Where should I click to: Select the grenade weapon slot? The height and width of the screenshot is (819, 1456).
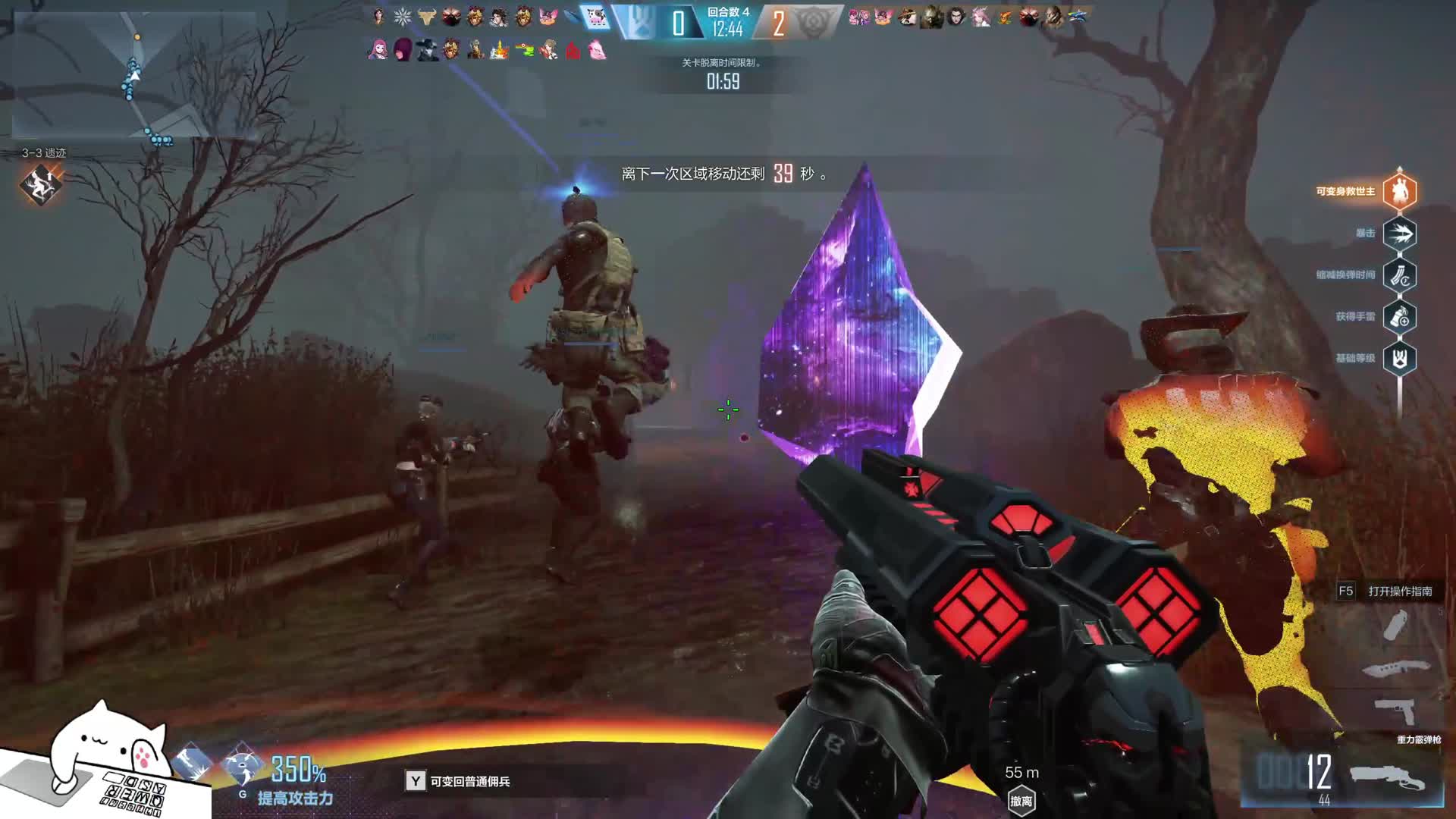pos(1395,626)
